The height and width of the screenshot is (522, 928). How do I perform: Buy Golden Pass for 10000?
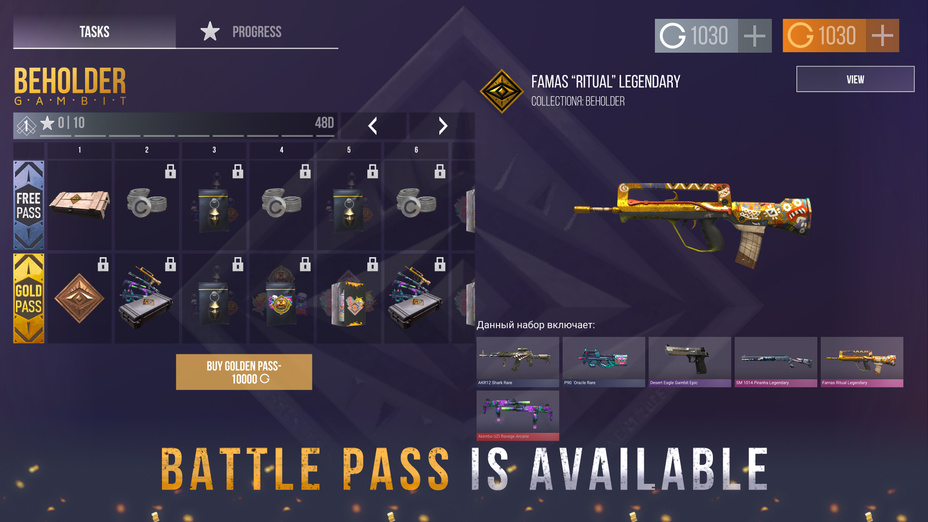pos(244,372)
